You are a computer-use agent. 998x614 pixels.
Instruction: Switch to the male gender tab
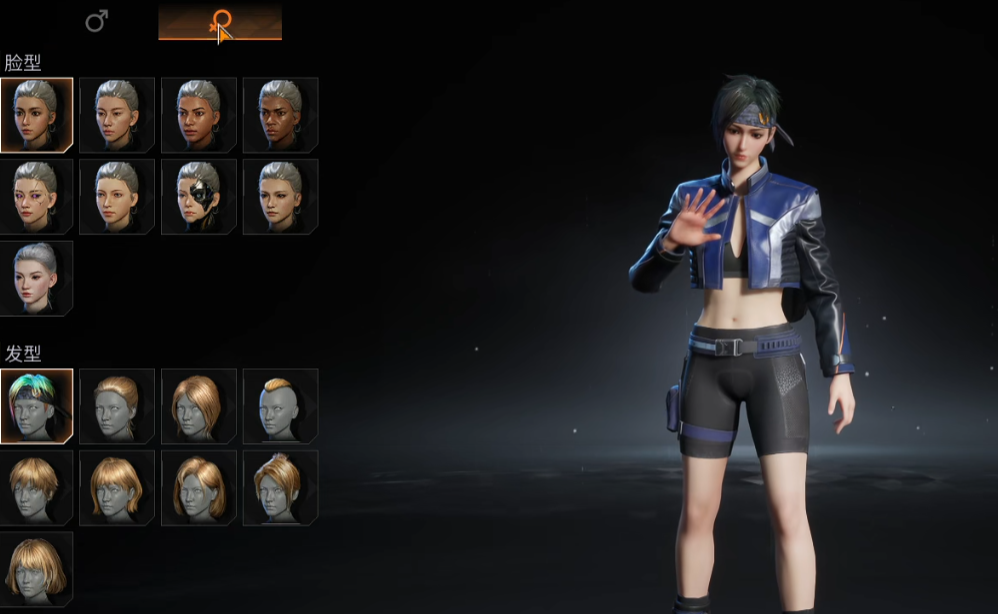click(x=97, y=21)
